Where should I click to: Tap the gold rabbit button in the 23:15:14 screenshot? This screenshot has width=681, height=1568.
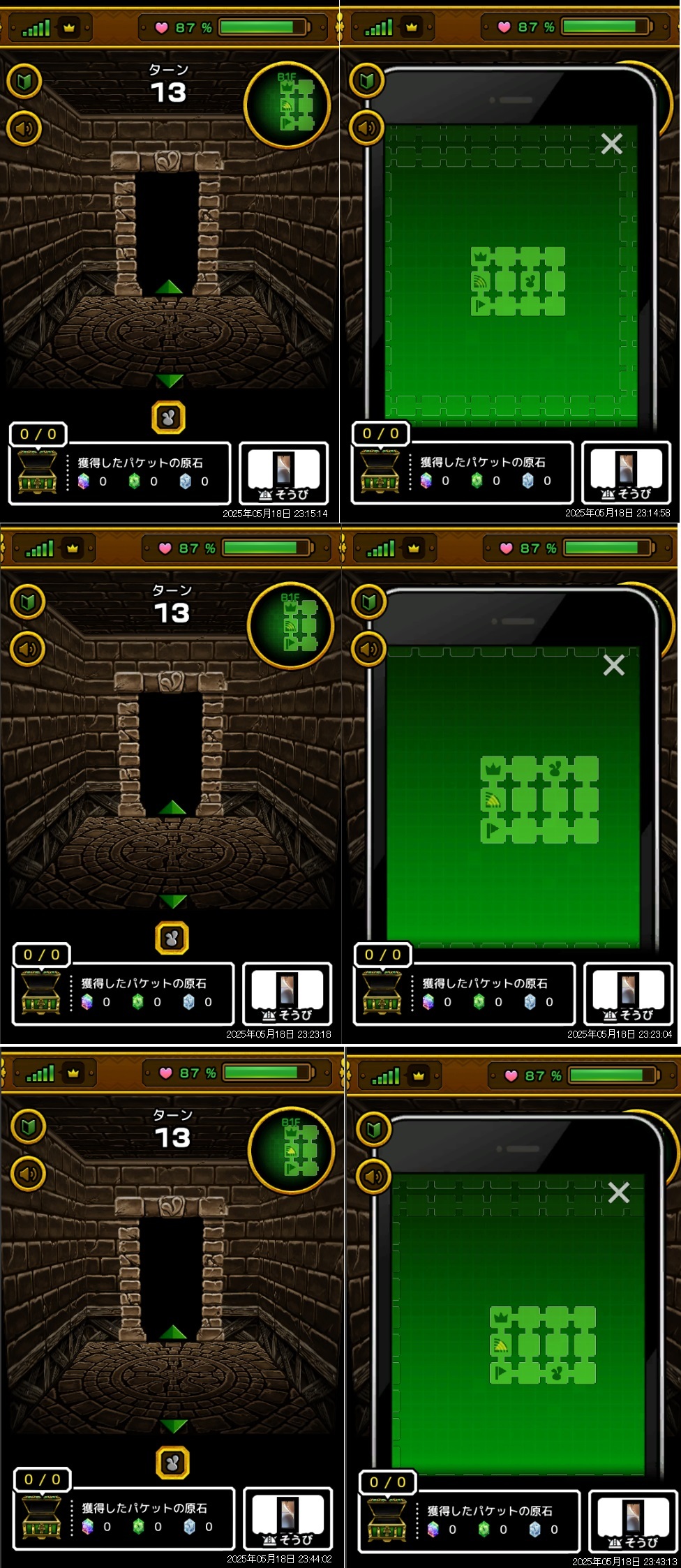168,418
